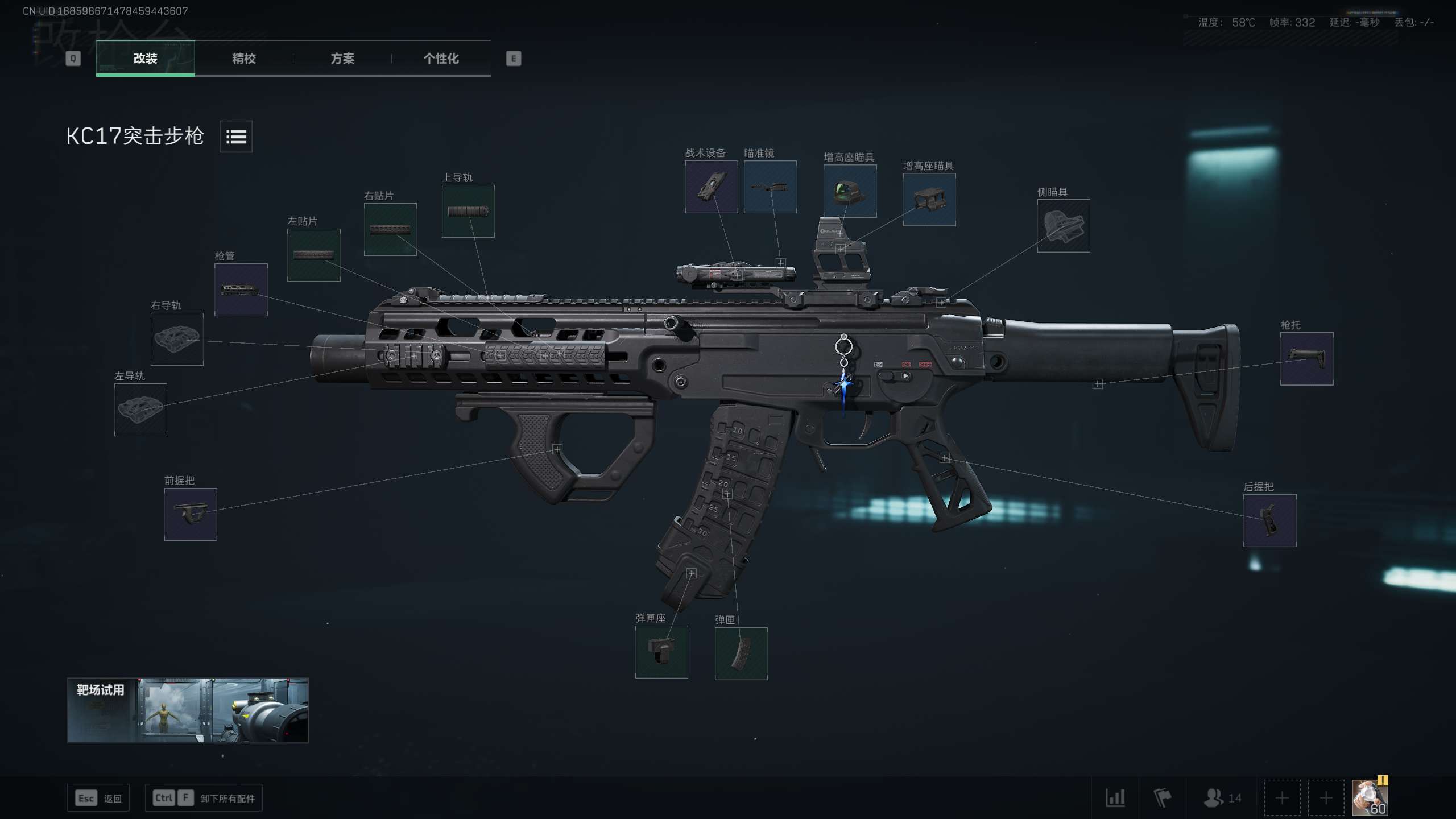Select the empty 左导轨 left rail slot

click(x=140, y=409)
